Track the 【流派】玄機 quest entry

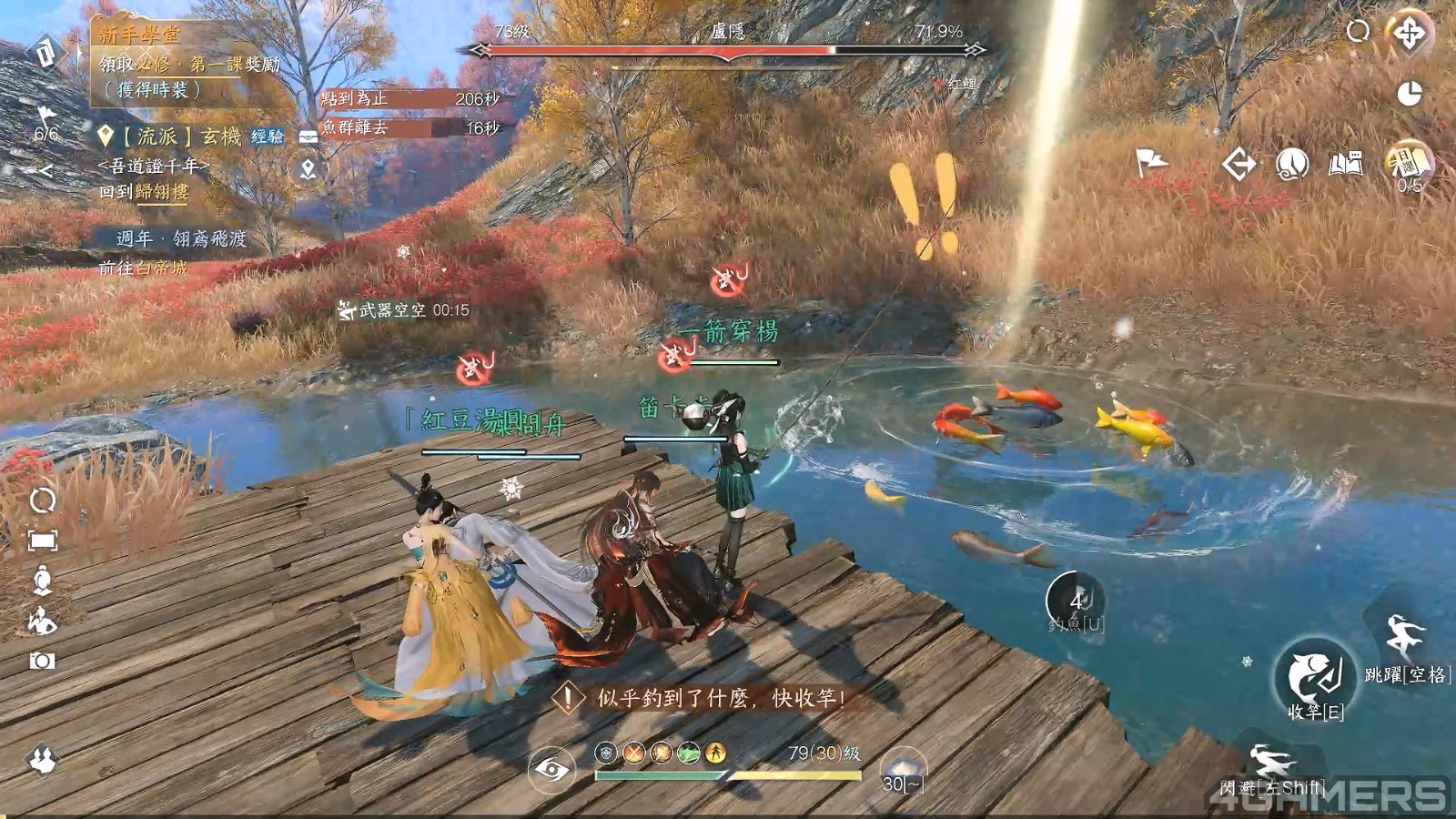182,136
